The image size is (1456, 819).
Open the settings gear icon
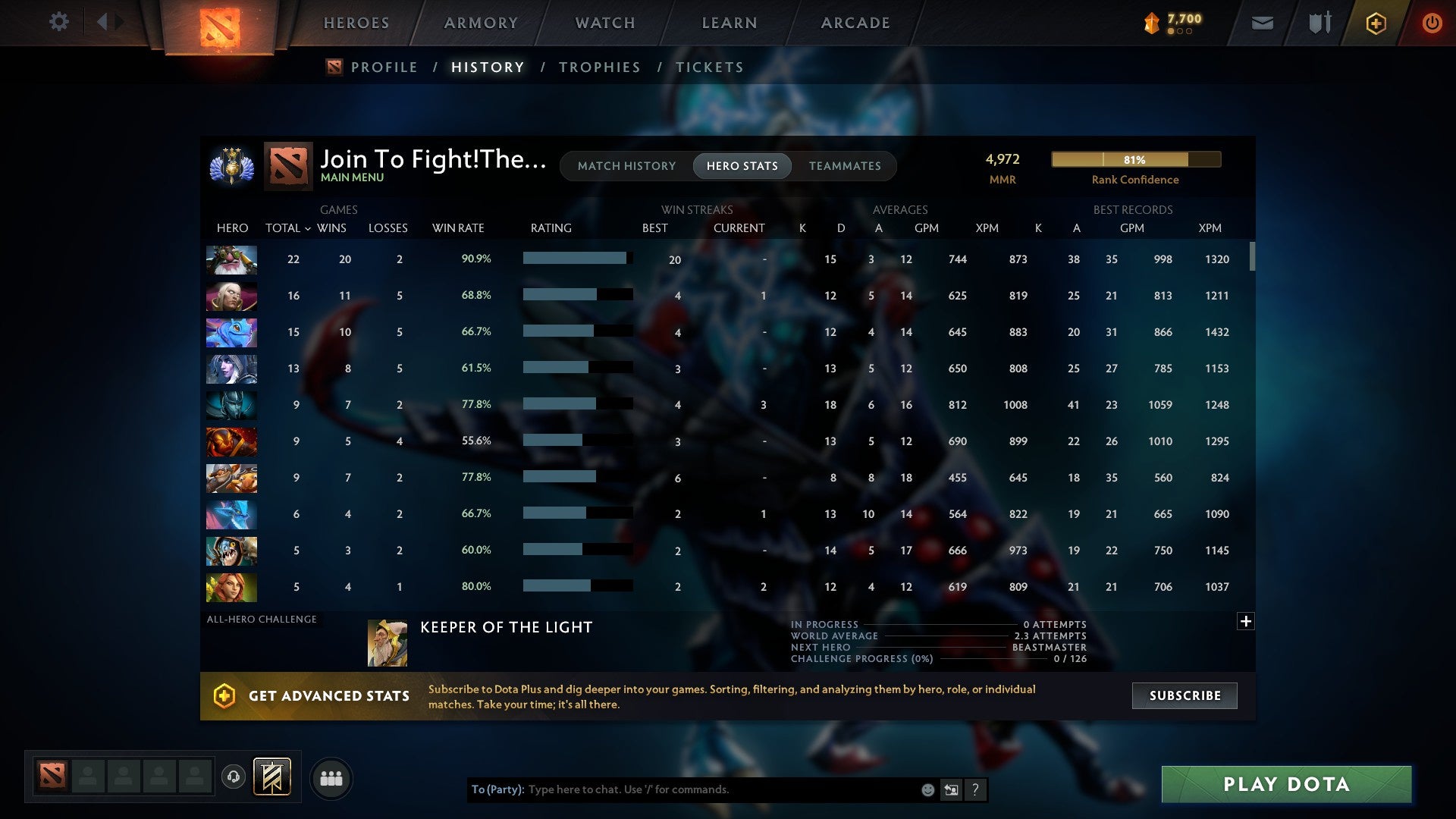coord(59,22)
